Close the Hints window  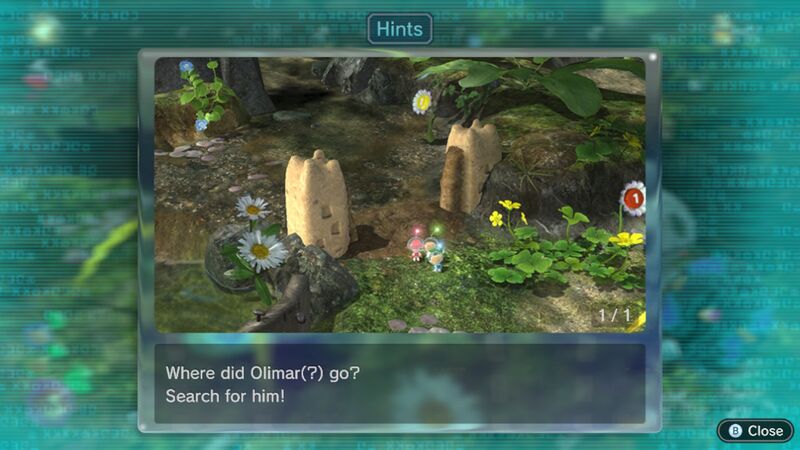click(756, 430)
